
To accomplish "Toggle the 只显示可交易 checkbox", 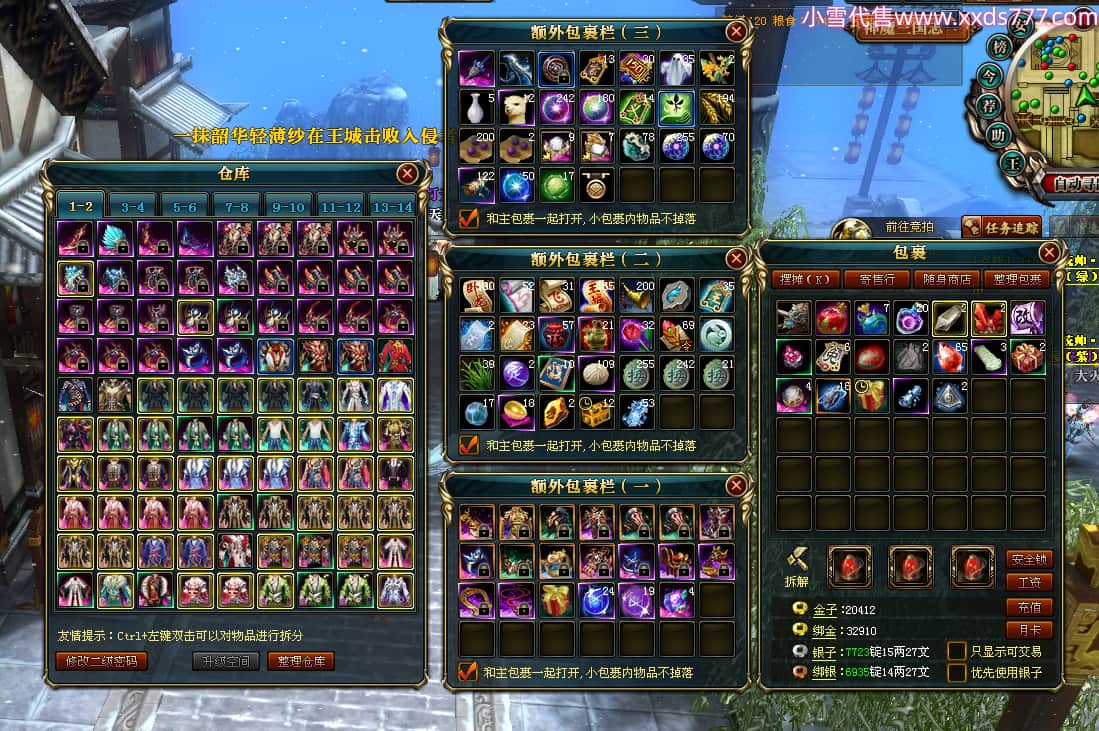I will [957, 651].
